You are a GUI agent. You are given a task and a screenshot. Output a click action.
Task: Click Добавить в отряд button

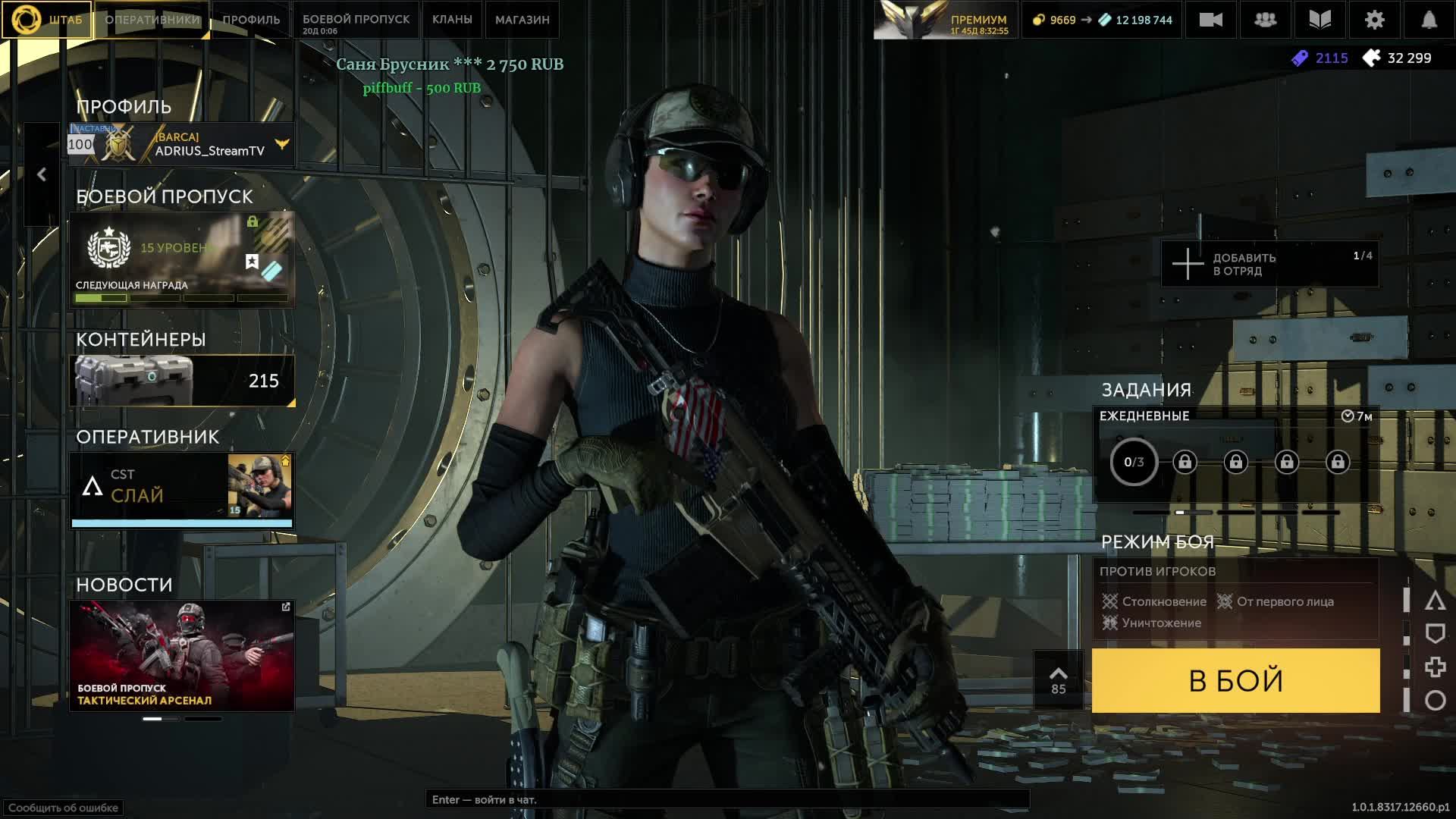click(1269, 264)
